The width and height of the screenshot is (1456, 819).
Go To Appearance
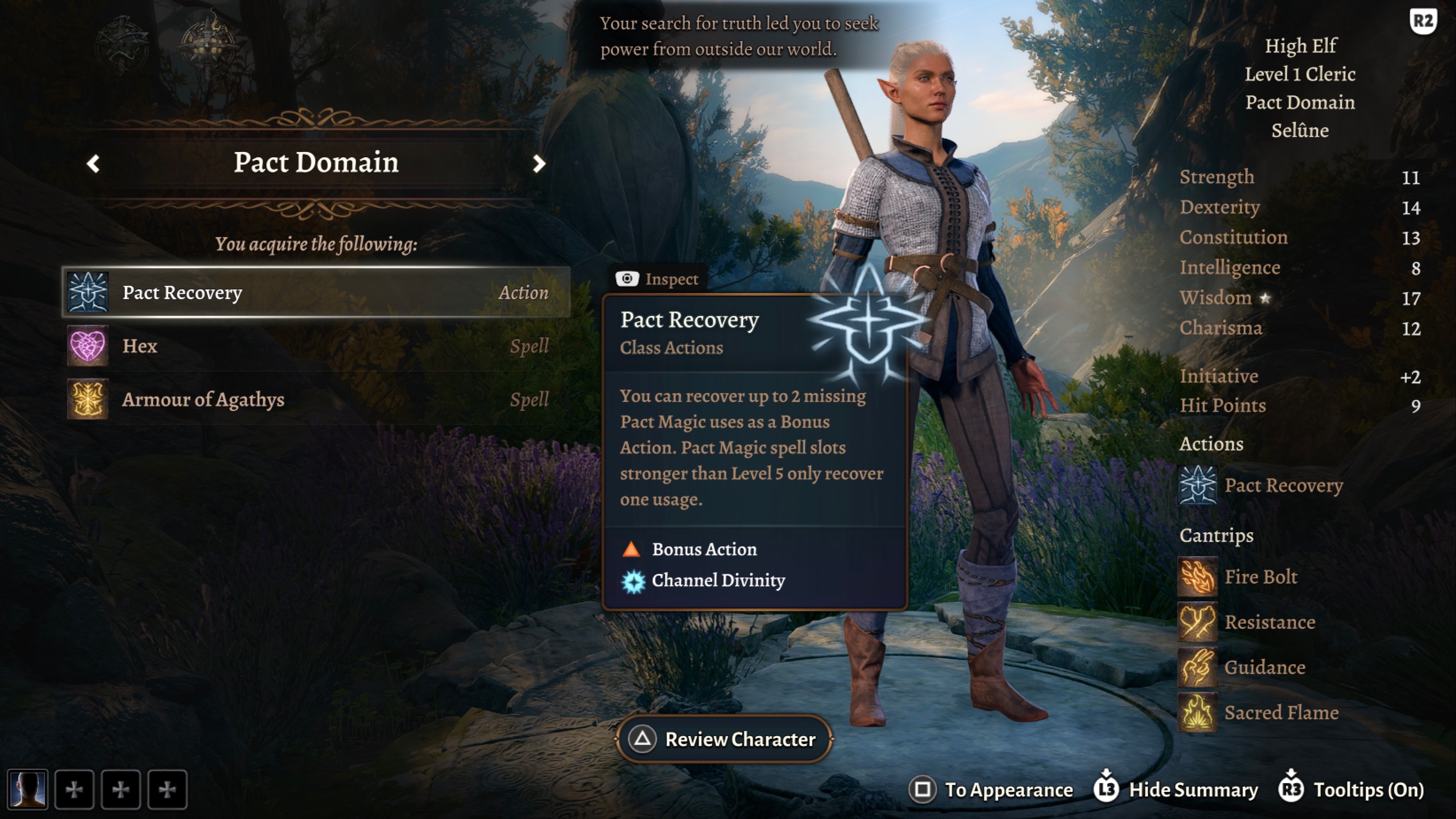point(991,790)
